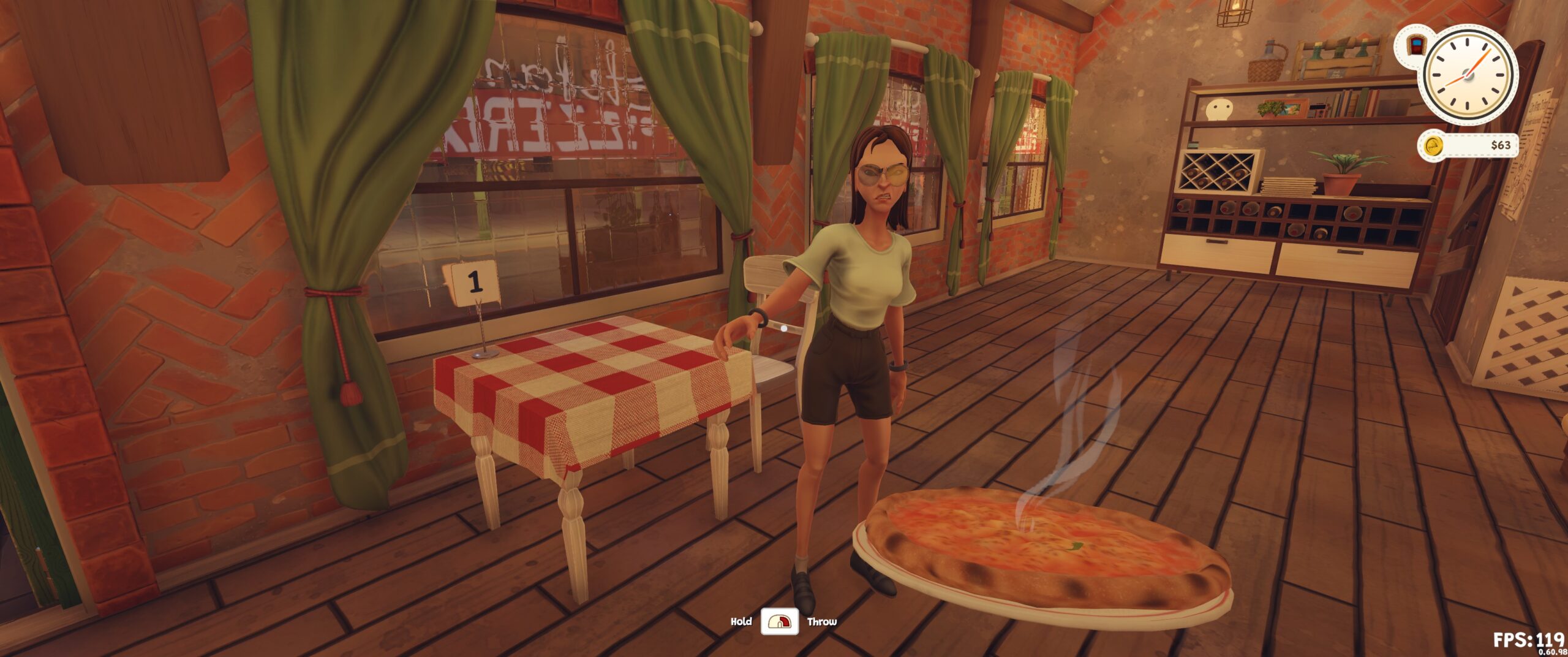This screenshot has height=657, width=1568.
Task: Click the diamond wine rack on the sideboard
Action: click(x=1218, y=170)
